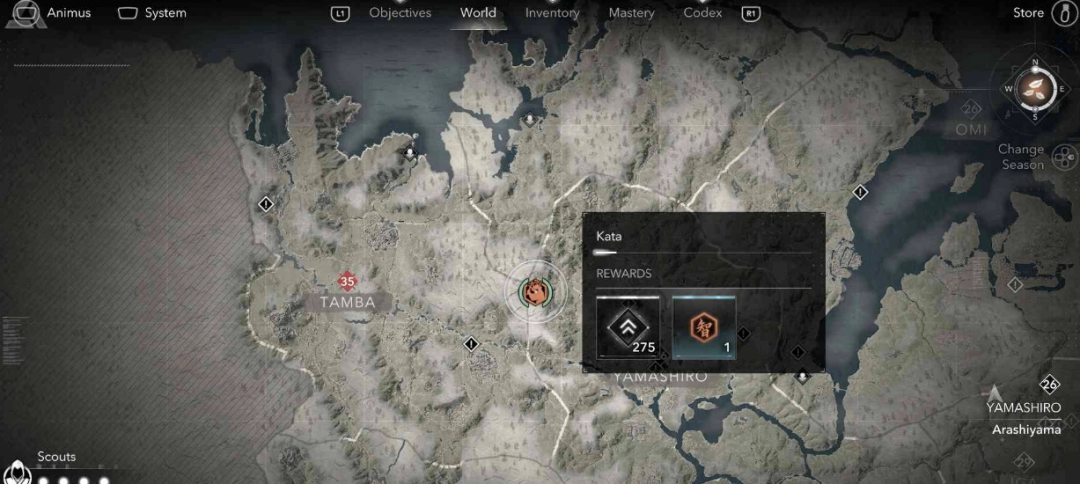Click the Tamba region level 35 marker
1080x484 pixels.
click(347, 282)
